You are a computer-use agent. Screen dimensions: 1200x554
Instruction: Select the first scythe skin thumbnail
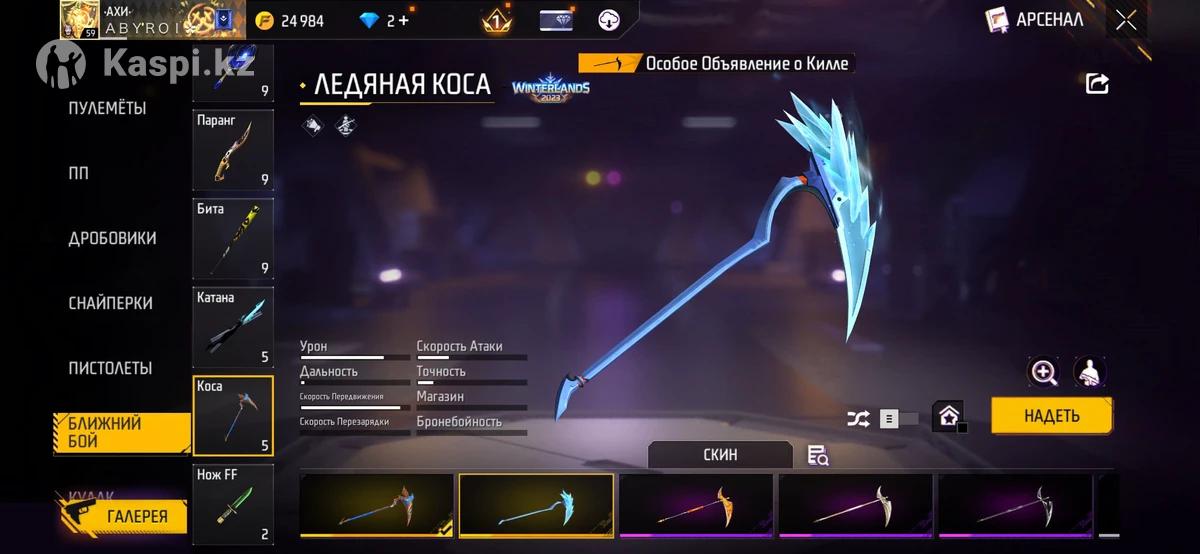377,506
